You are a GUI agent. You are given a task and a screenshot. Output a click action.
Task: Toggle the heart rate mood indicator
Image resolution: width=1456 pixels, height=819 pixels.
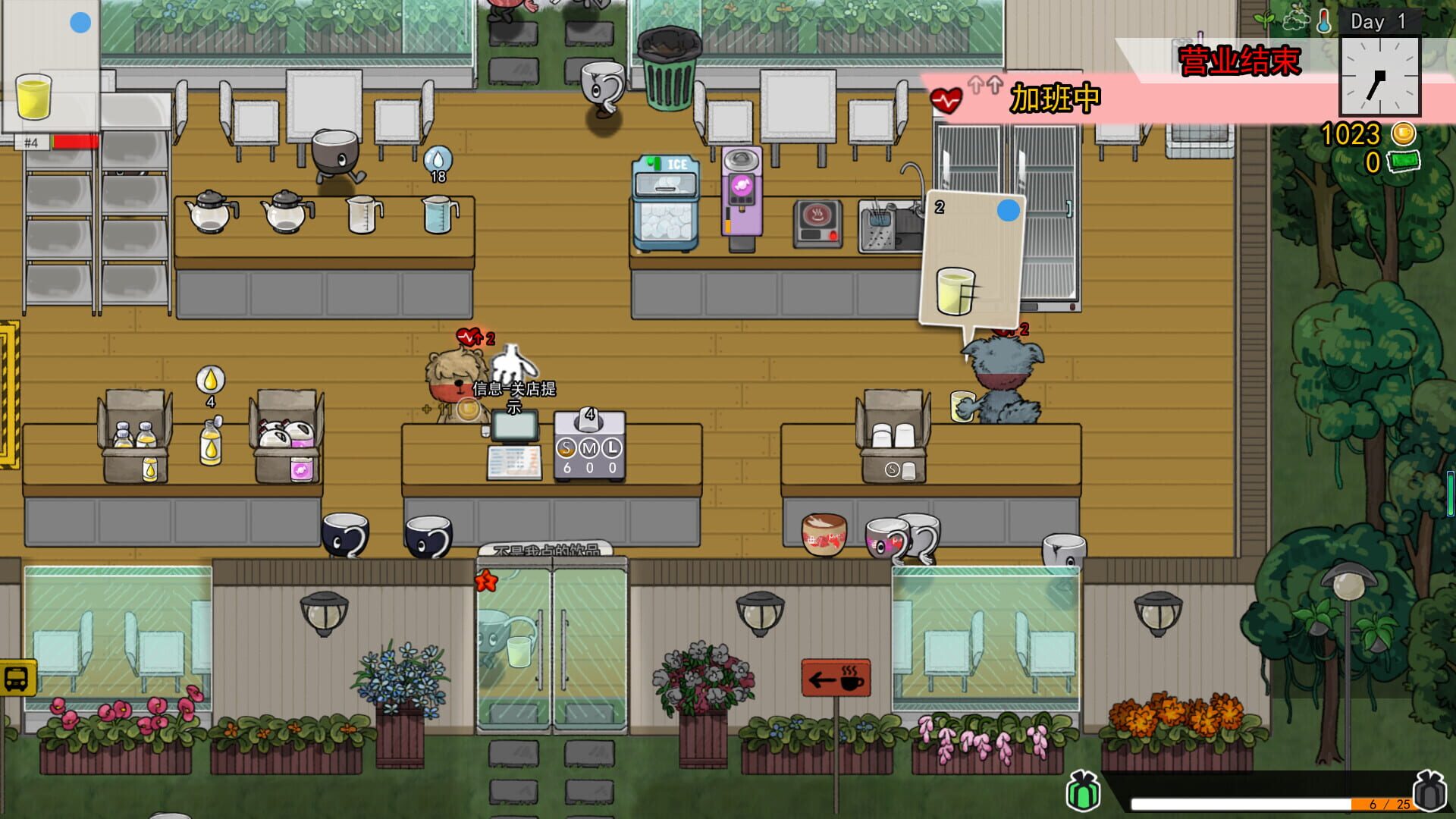coord(946,99)
